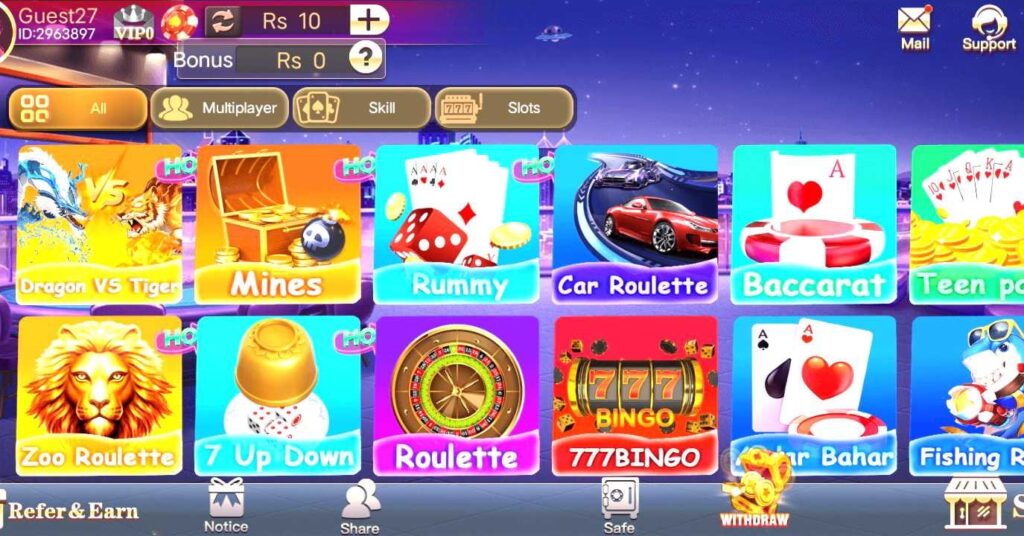This screenshot has width=1024, height=536.
Task: Open the 7 Up Down game
Action: 277,395
